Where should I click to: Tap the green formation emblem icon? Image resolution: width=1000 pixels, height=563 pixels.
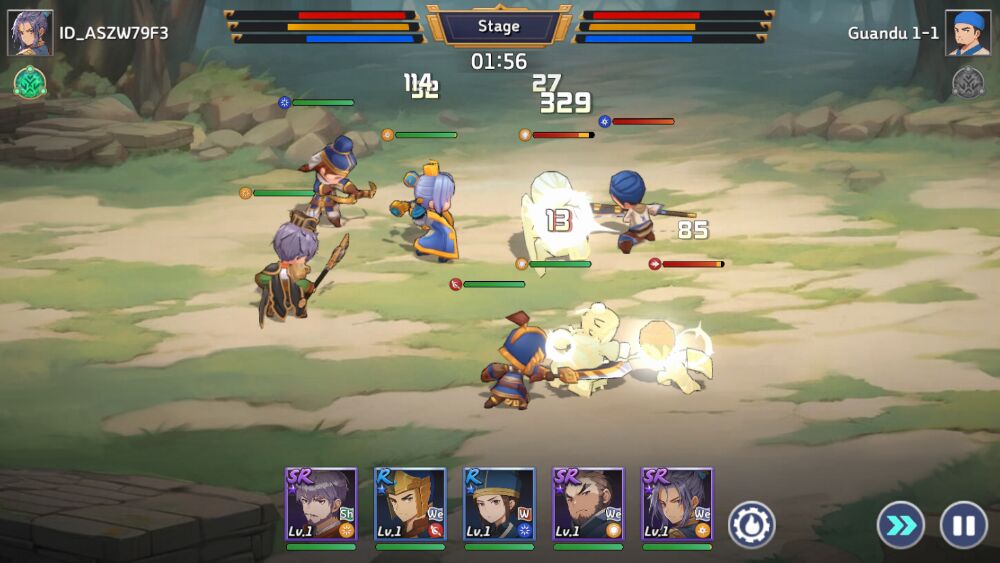(30, 82)
